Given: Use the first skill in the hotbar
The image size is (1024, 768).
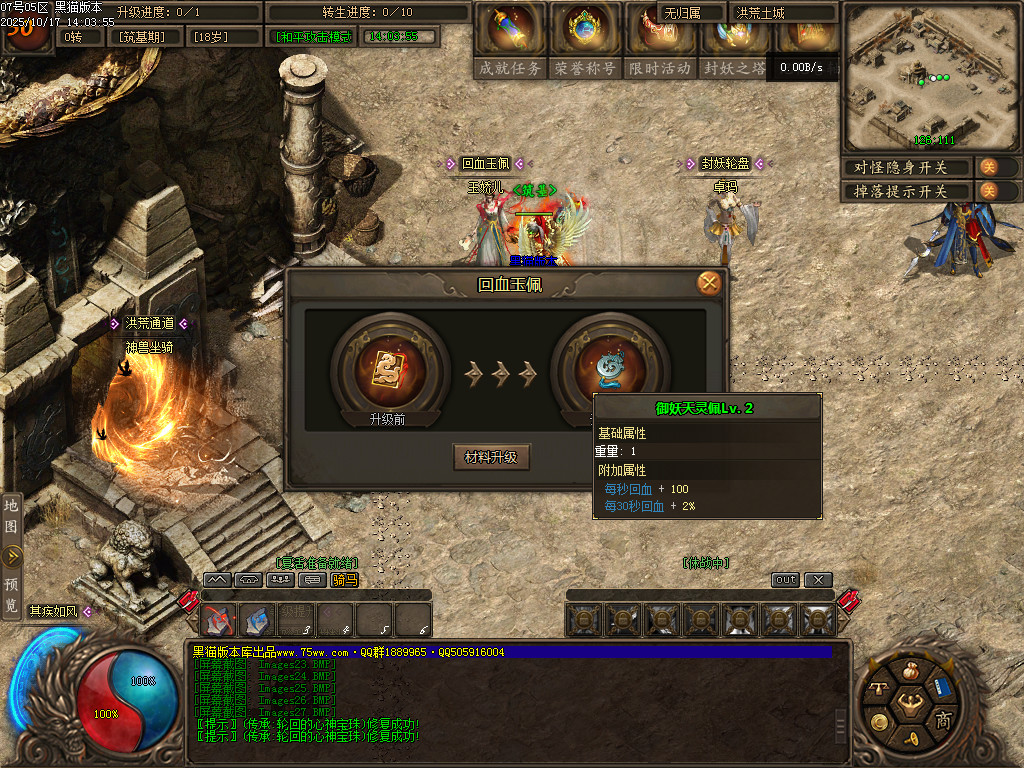Looking at the screenshot, I should coord(219,621).
